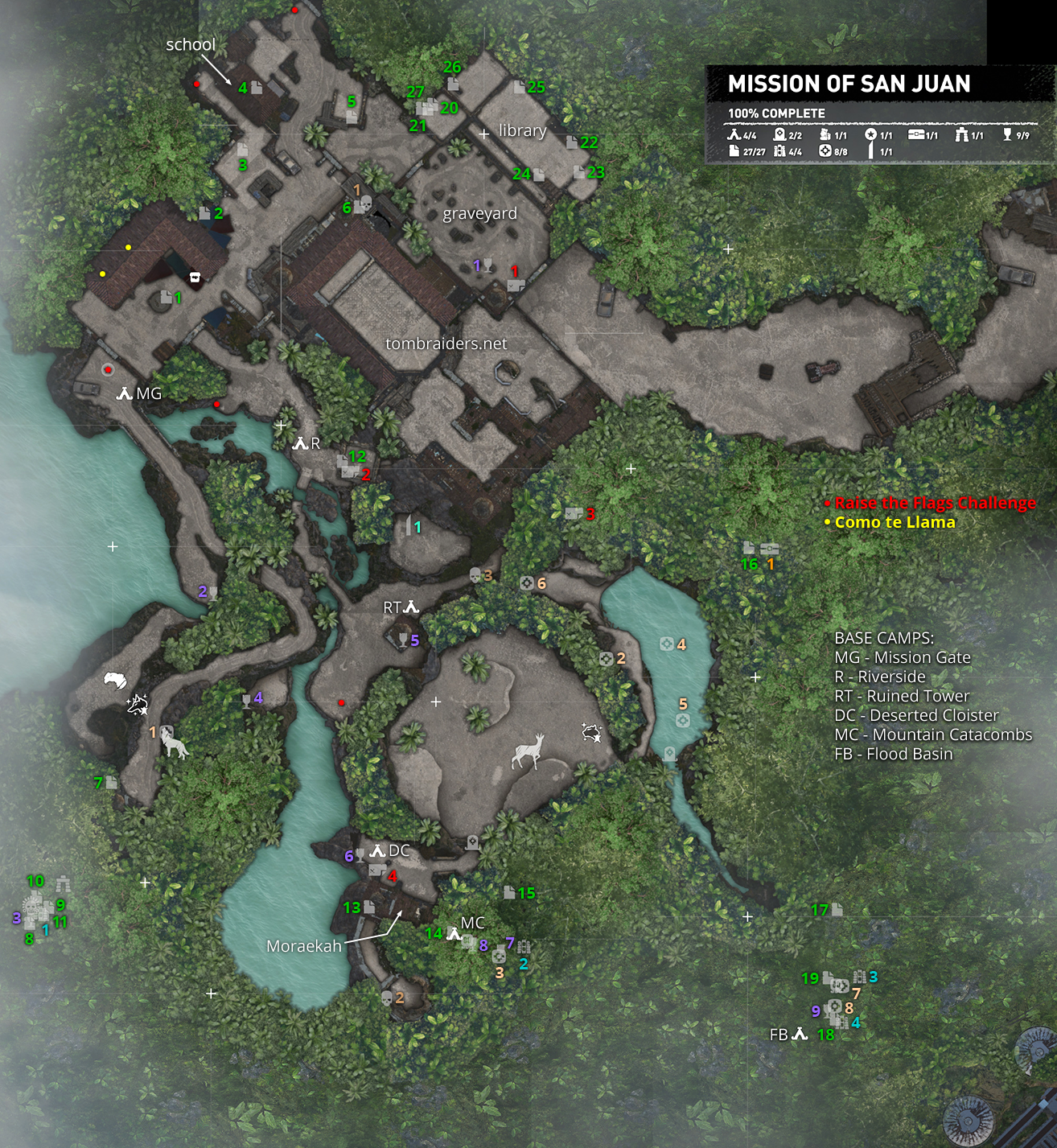This screenshot has width=1057, height=1148.
Task: Click the relic marker 1 in the graveyard
Action: pos(487,265)
